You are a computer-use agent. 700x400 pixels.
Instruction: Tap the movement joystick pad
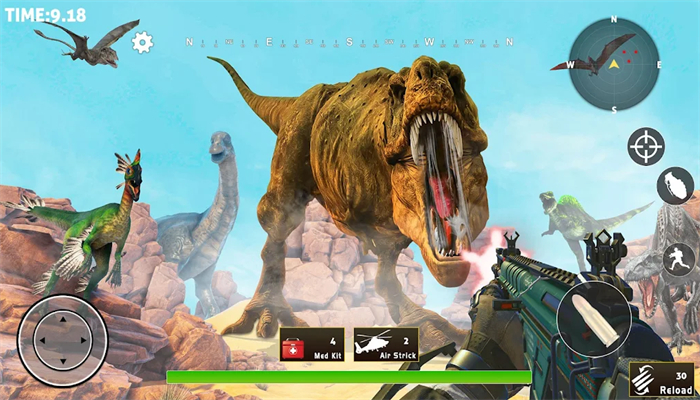pos(62,339)
